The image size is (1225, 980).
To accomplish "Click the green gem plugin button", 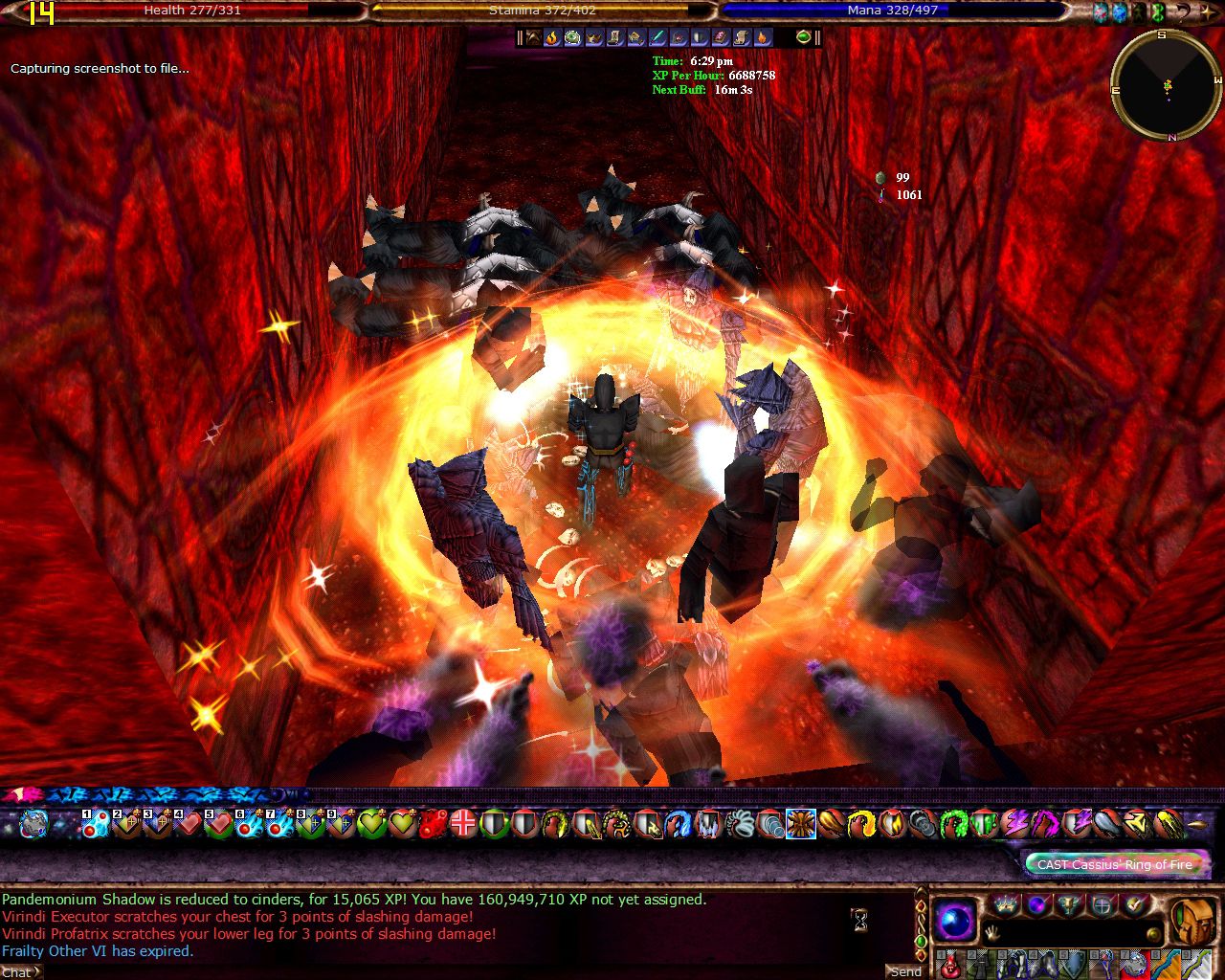I will click(x=804, y=37).
